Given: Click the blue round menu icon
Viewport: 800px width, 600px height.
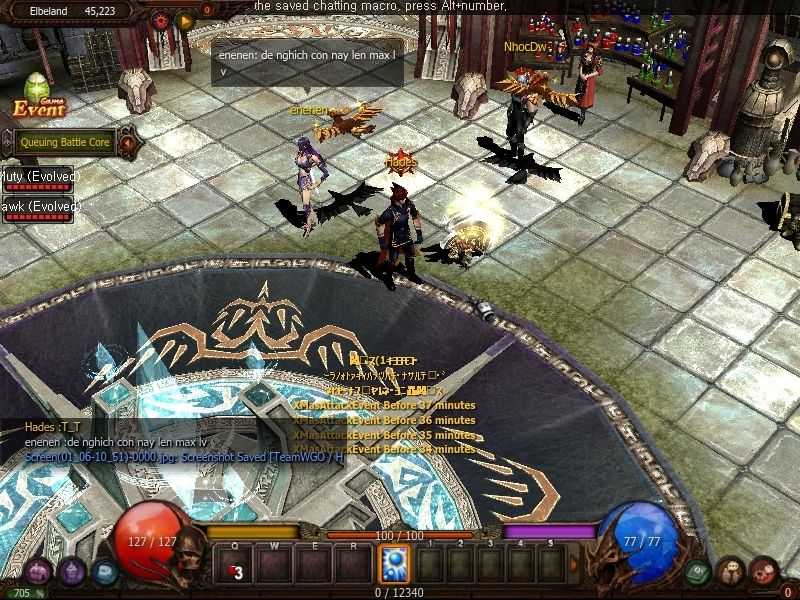Looking at the screenshot, I should coord(104,572).
